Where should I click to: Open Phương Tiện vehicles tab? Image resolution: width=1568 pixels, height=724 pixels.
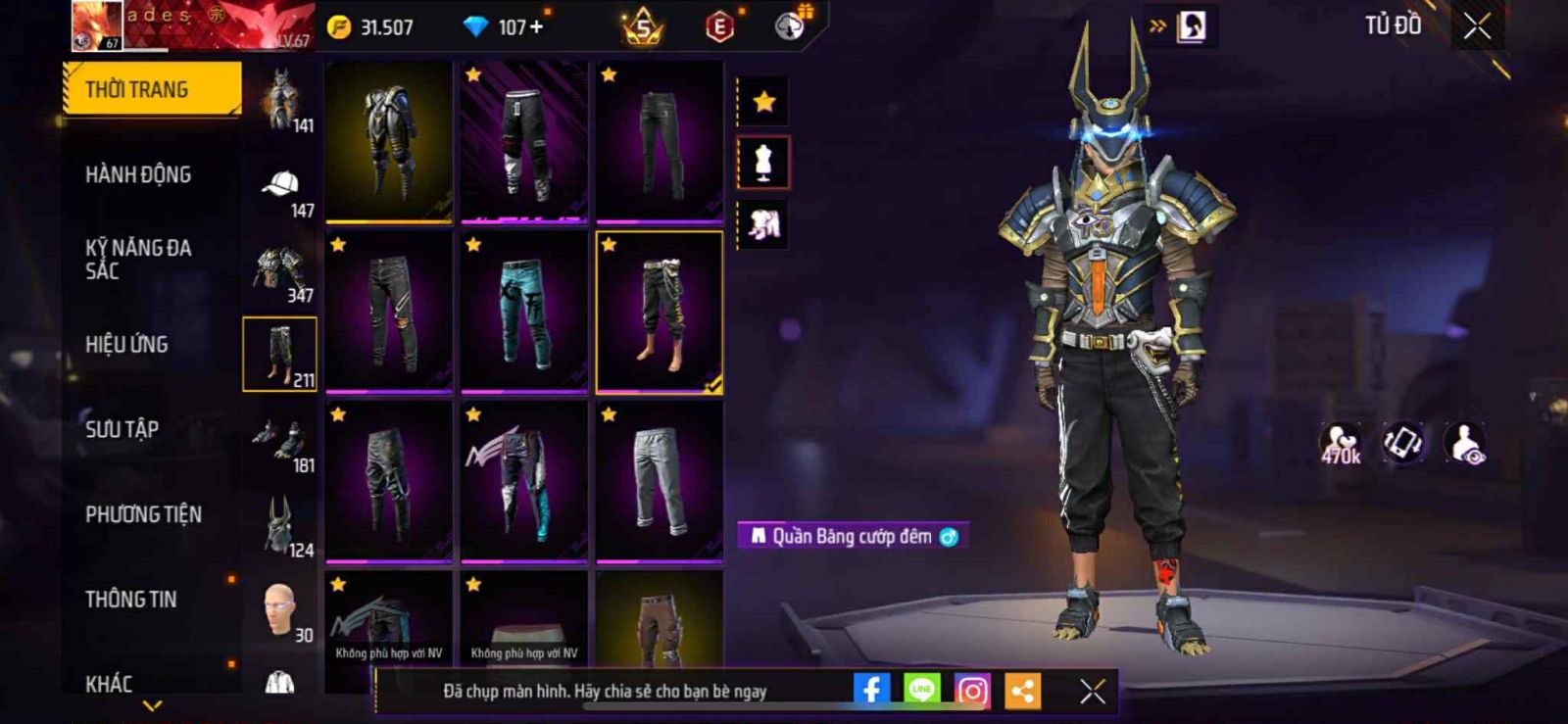143,514
